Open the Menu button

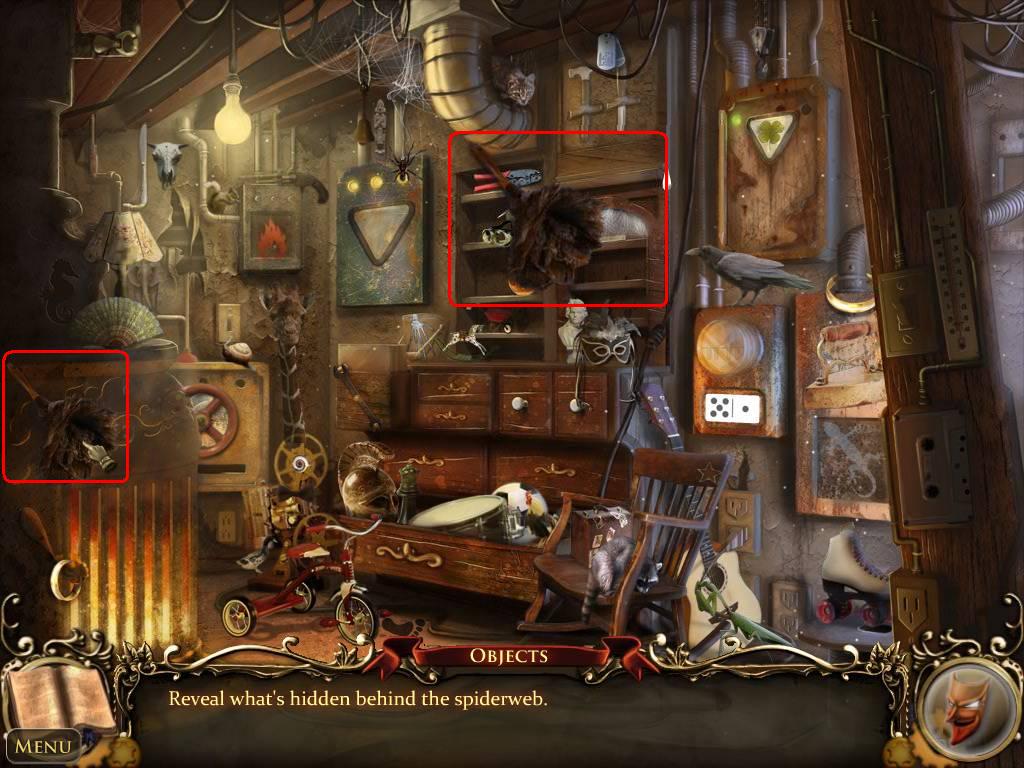tap(43, 745)
